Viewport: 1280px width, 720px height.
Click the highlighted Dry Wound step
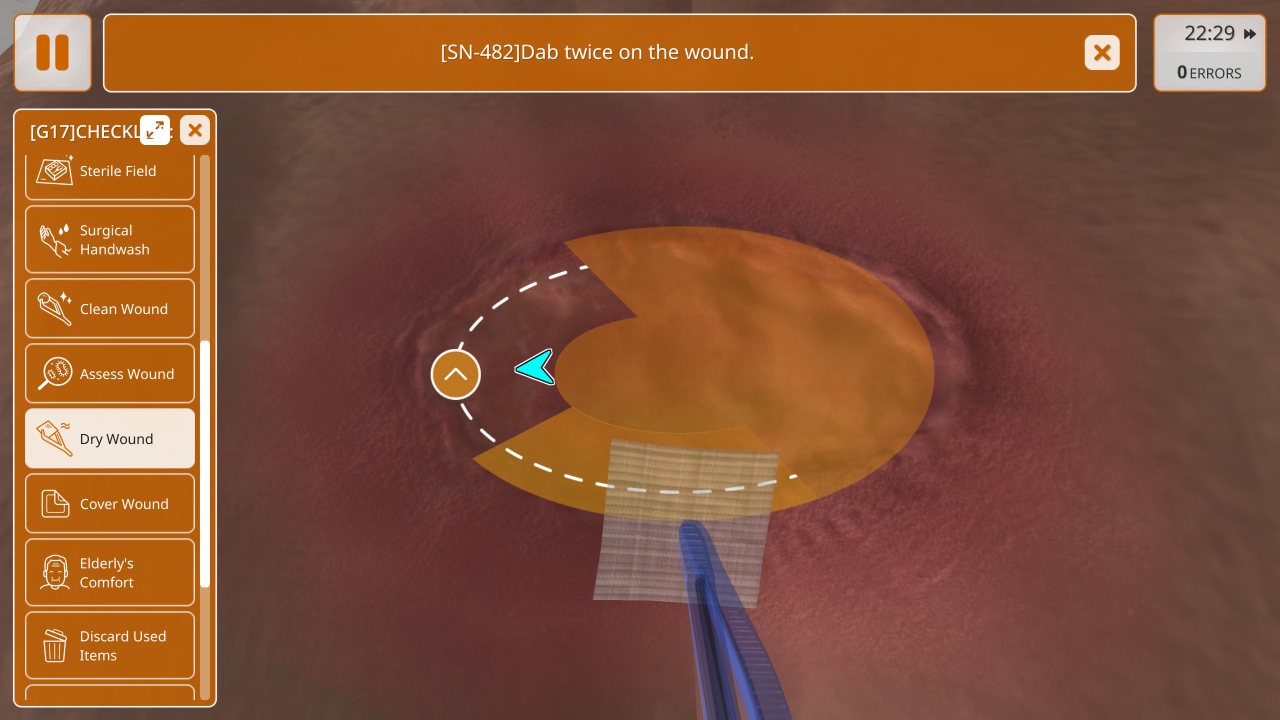point(110,439)
